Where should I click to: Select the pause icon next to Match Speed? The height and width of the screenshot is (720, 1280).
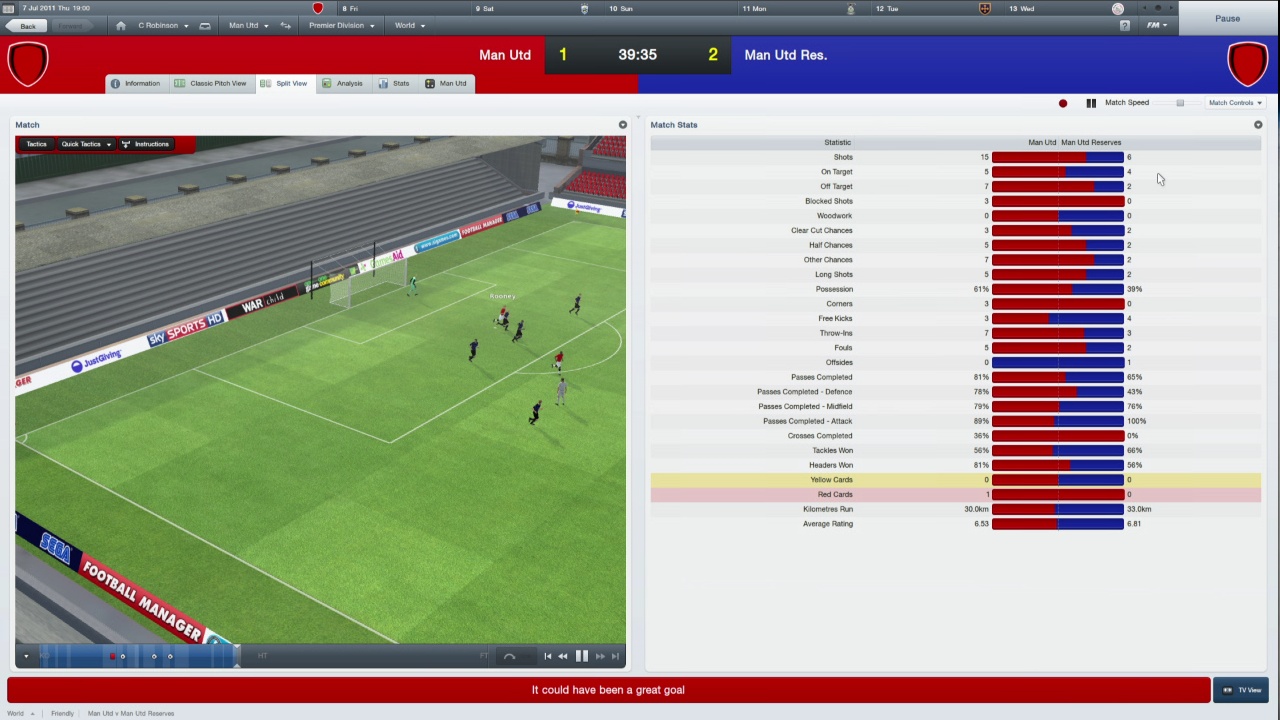pyautogui.click(x=1091, y=102)
